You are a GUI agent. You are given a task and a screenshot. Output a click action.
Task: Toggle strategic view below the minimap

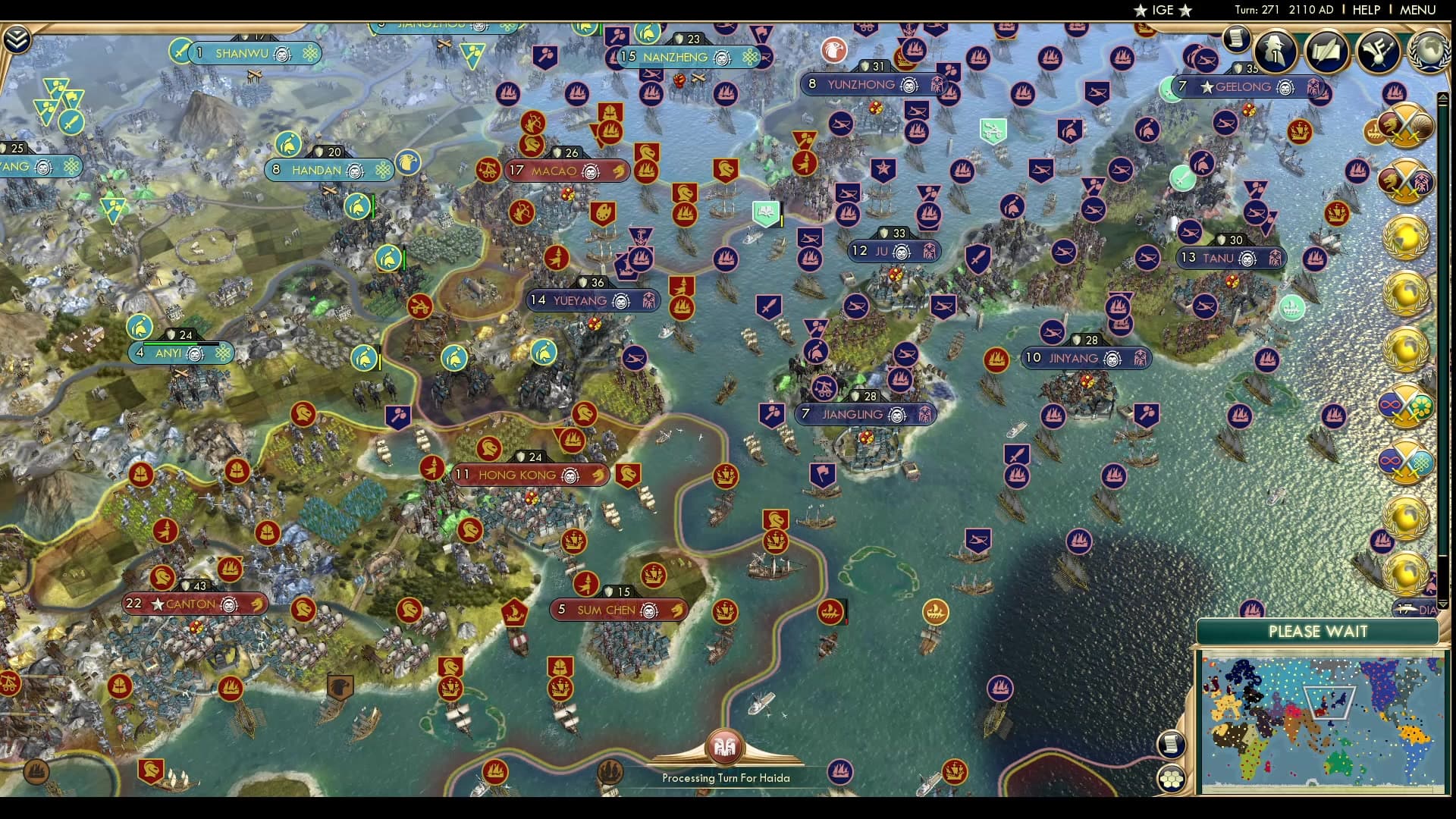[1172, 777]
